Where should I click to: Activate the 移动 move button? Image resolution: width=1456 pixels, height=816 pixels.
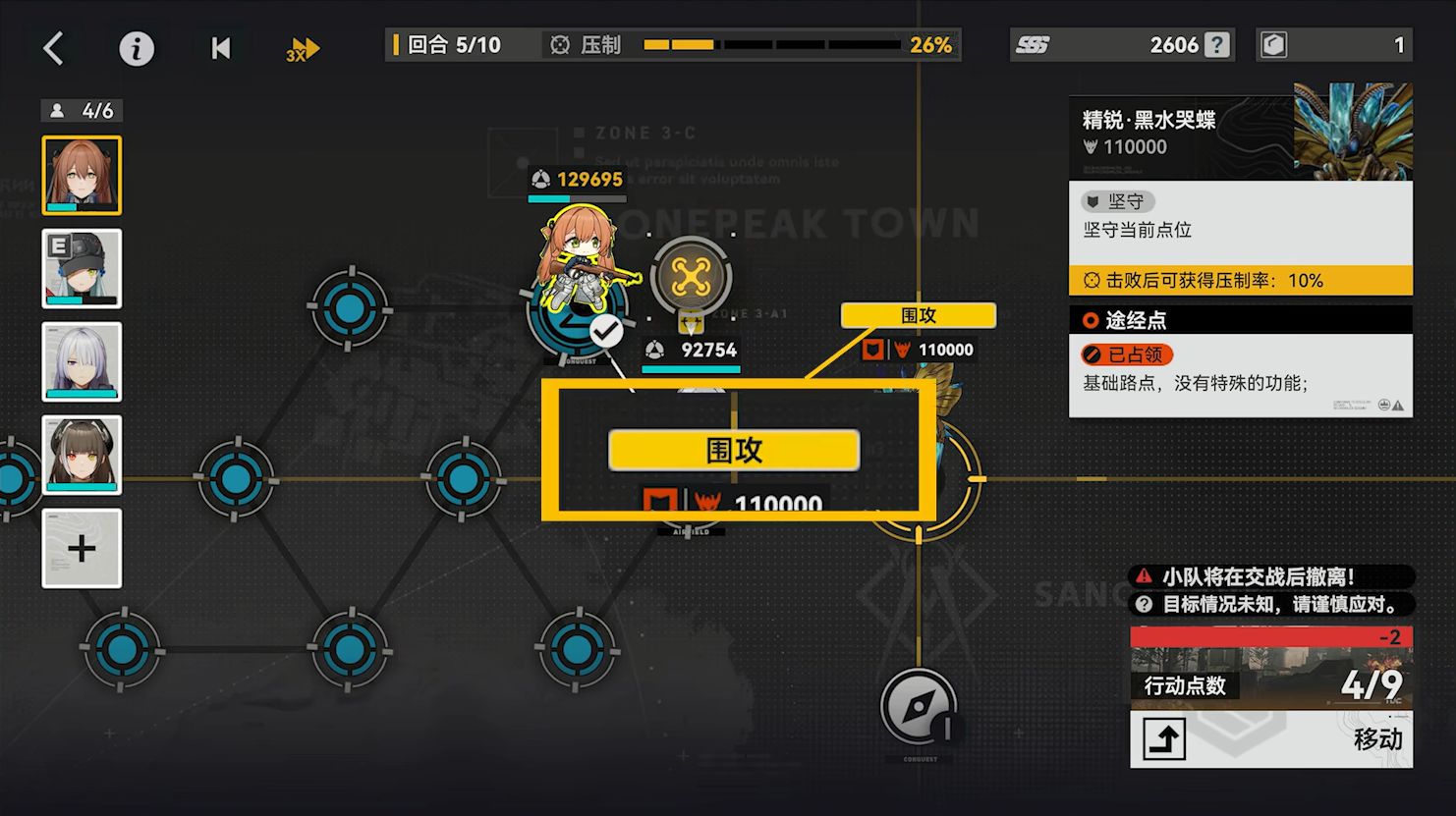[1271, 738]
